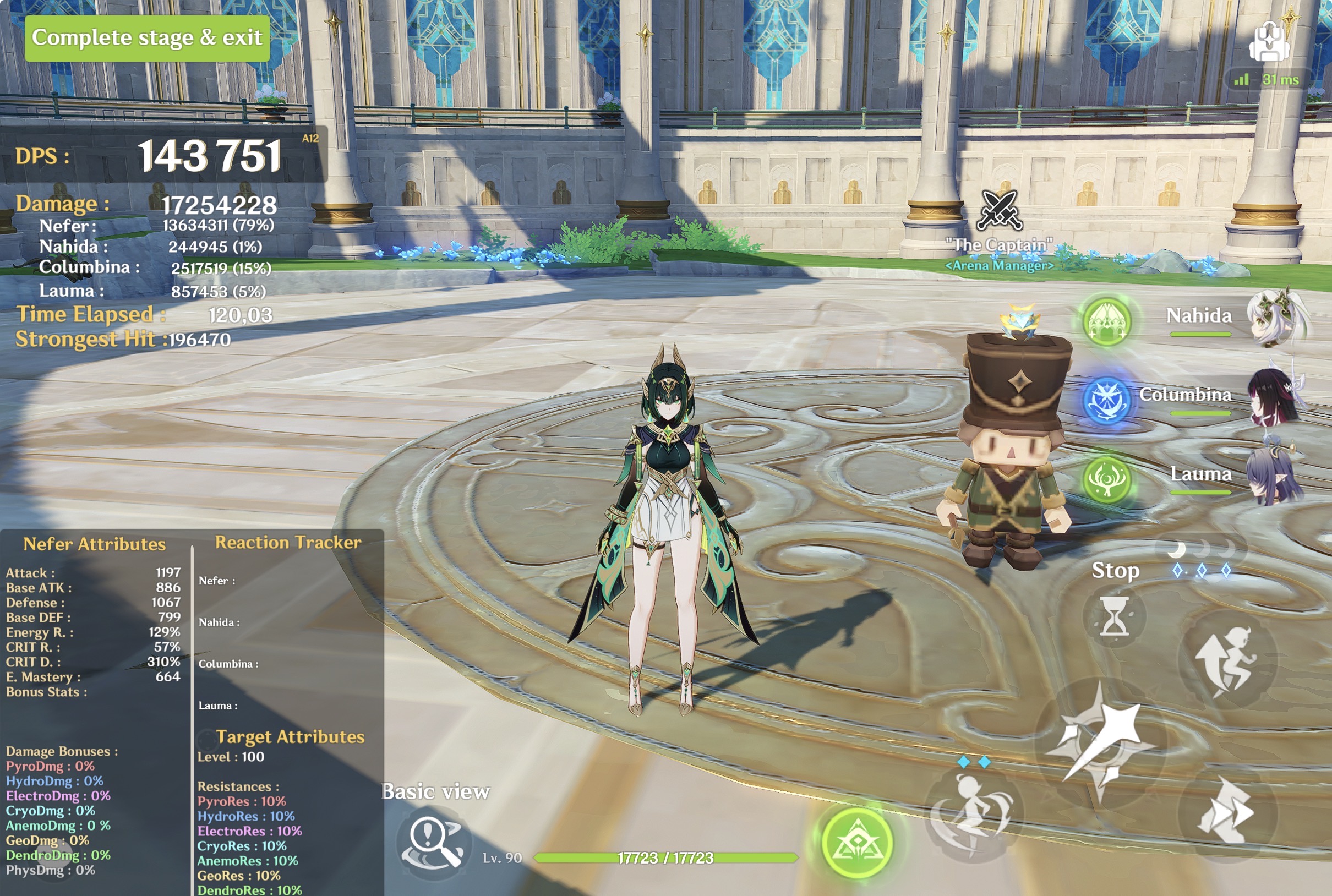Activate the sprint dash button
Image resolution: width=1332 pixels, height=896 pixels.
(x=1226, y=812)
